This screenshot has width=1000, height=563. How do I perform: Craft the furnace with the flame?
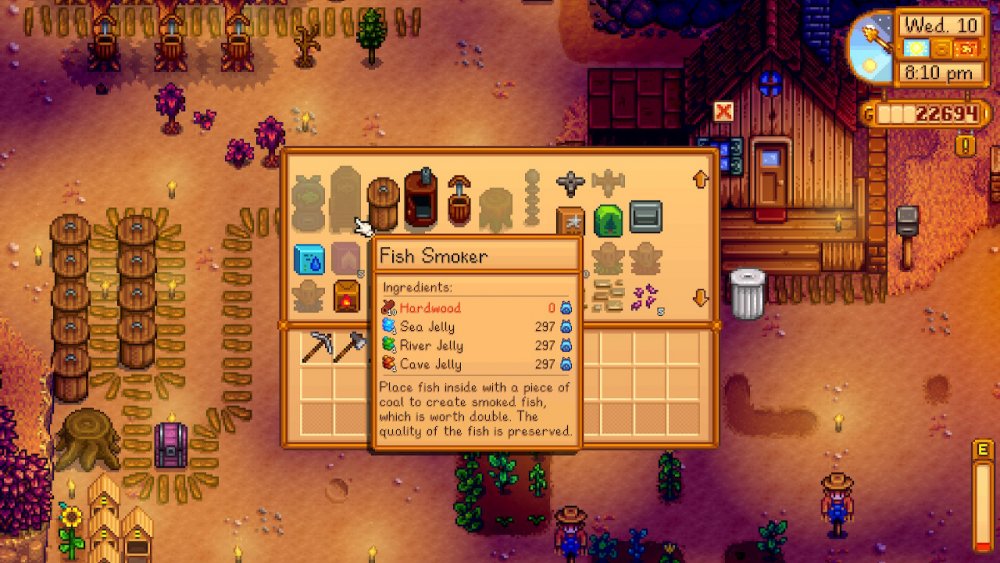click(346, 297)
